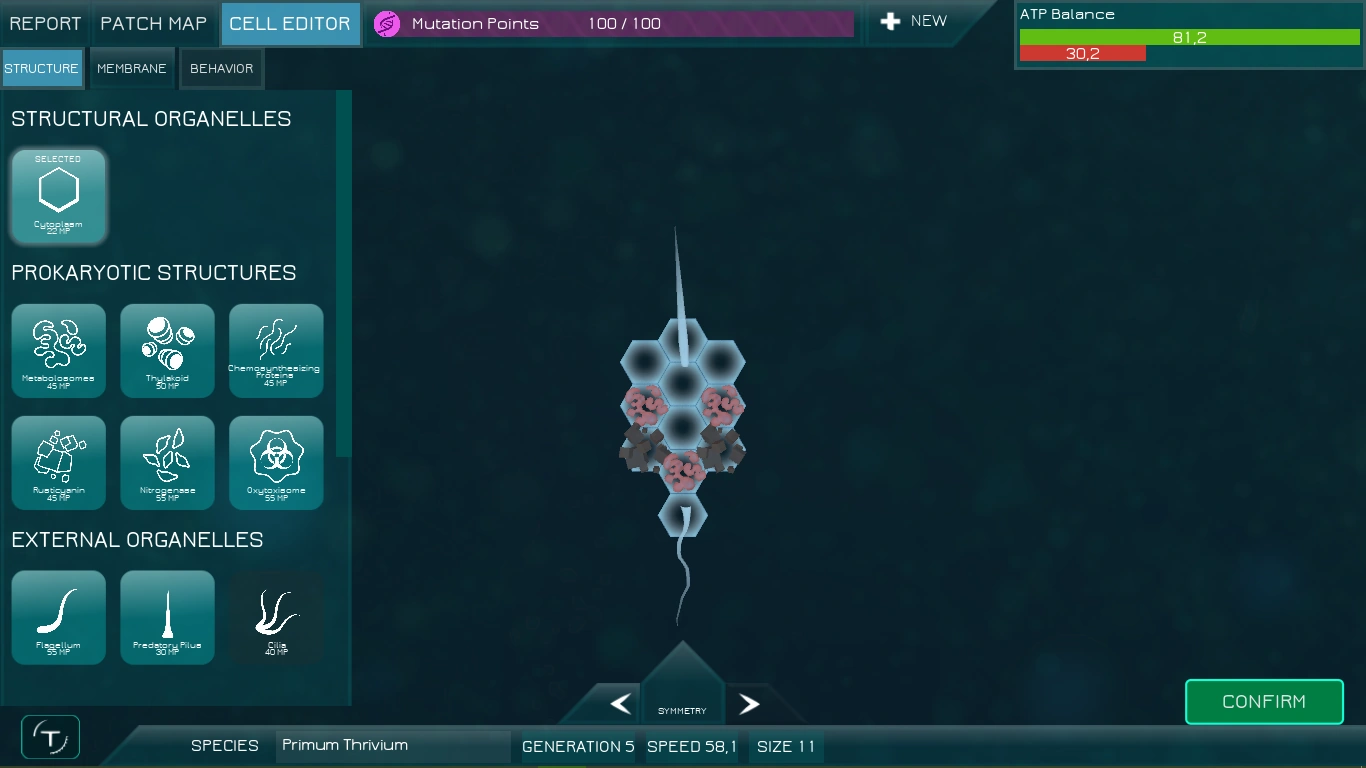Choose the Predatory Pilus organelle

pyautogui.click(x=167, y=617)
